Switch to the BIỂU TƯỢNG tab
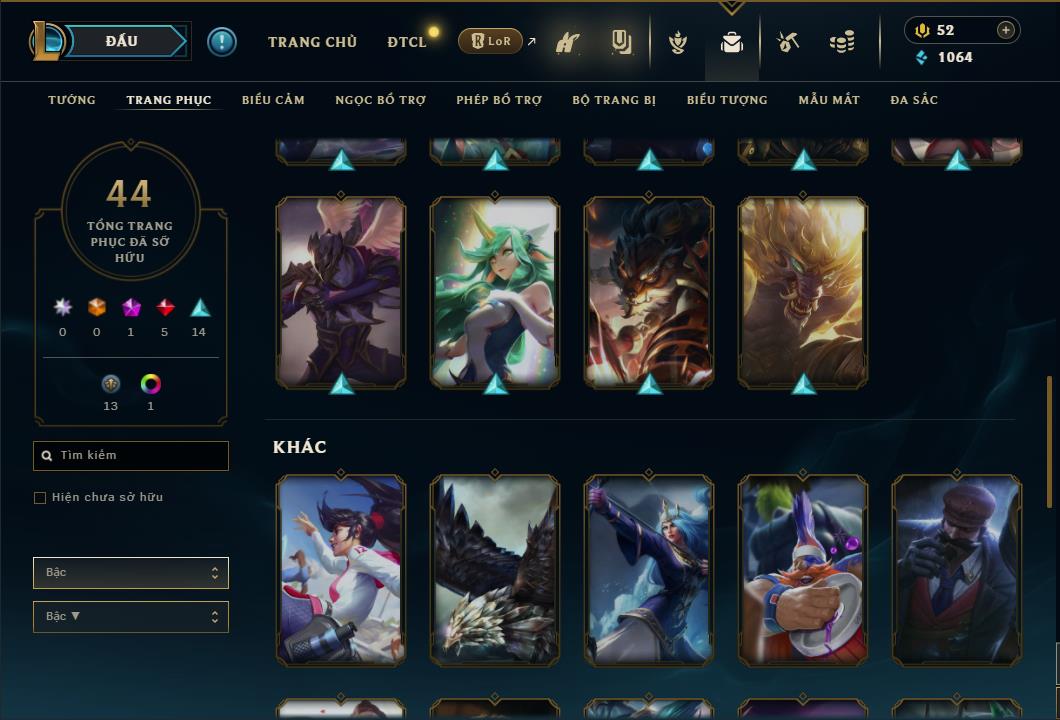Image resolution: width=1060 pixels, height=720 pixels. [727, 100]
